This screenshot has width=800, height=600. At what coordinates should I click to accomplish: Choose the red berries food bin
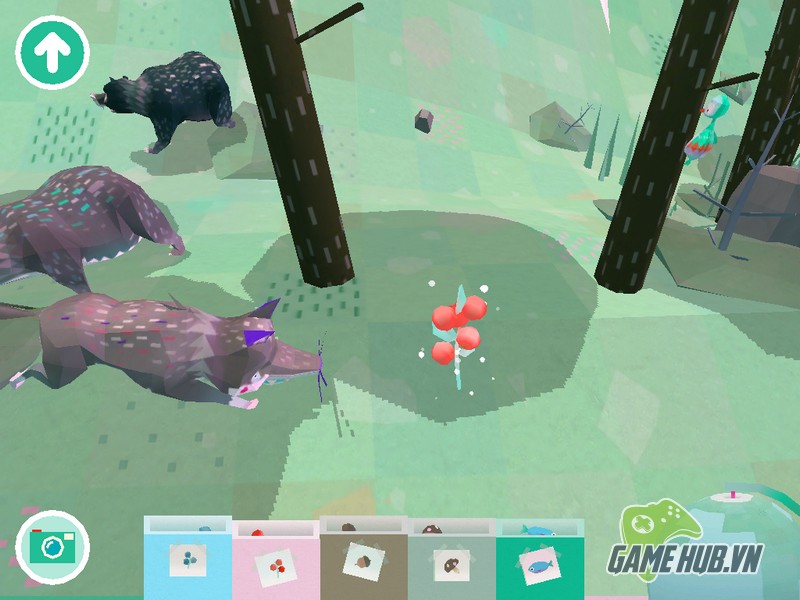[275, 562]
